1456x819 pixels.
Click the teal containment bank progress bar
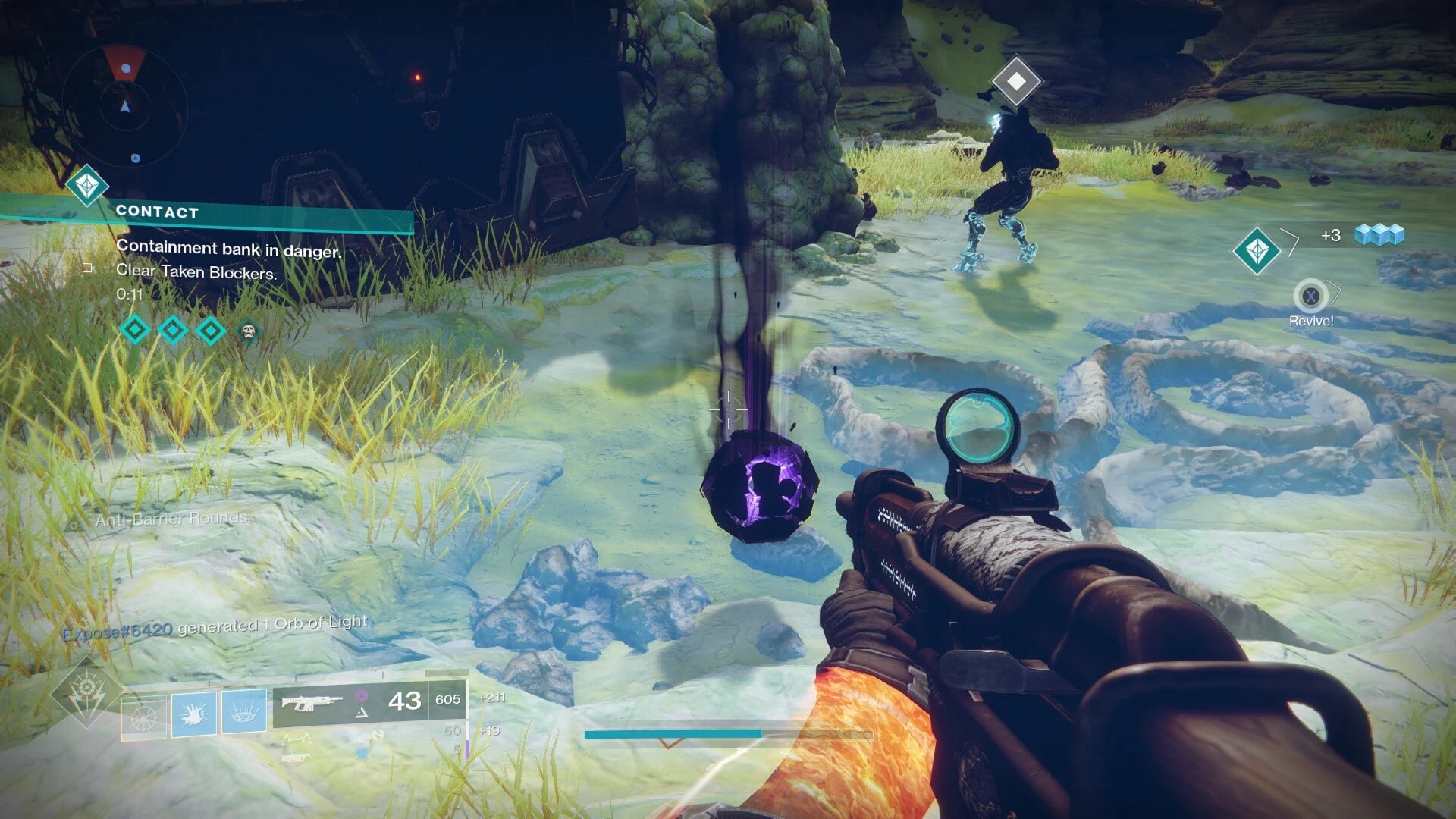(x=675, y=733)
